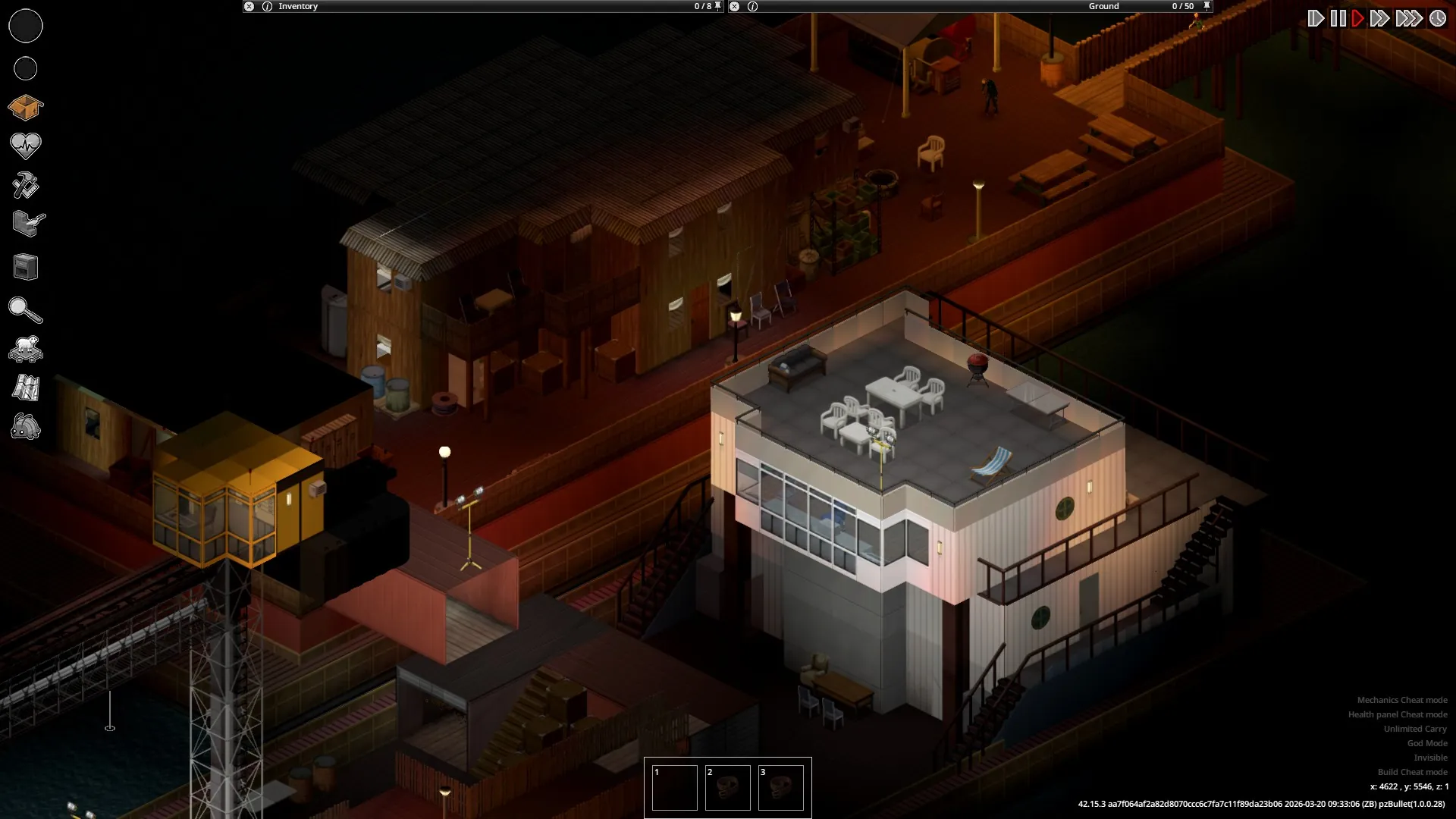The height and width of the screenshot is (819, 1456).
Task: Show info for the Ground panel
Action: [752, 6]
